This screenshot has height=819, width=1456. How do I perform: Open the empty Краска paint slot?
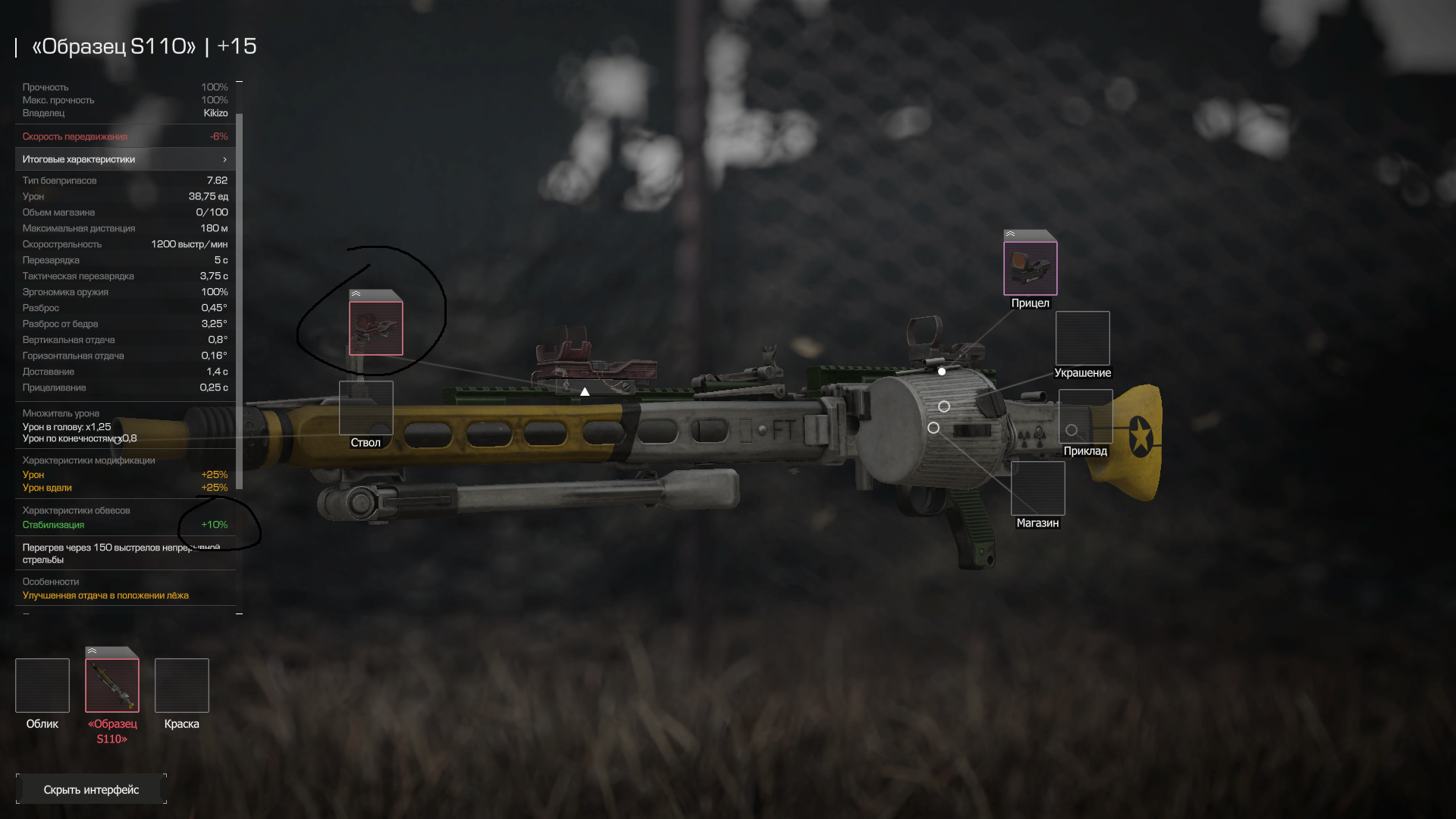tap(182, 686)
